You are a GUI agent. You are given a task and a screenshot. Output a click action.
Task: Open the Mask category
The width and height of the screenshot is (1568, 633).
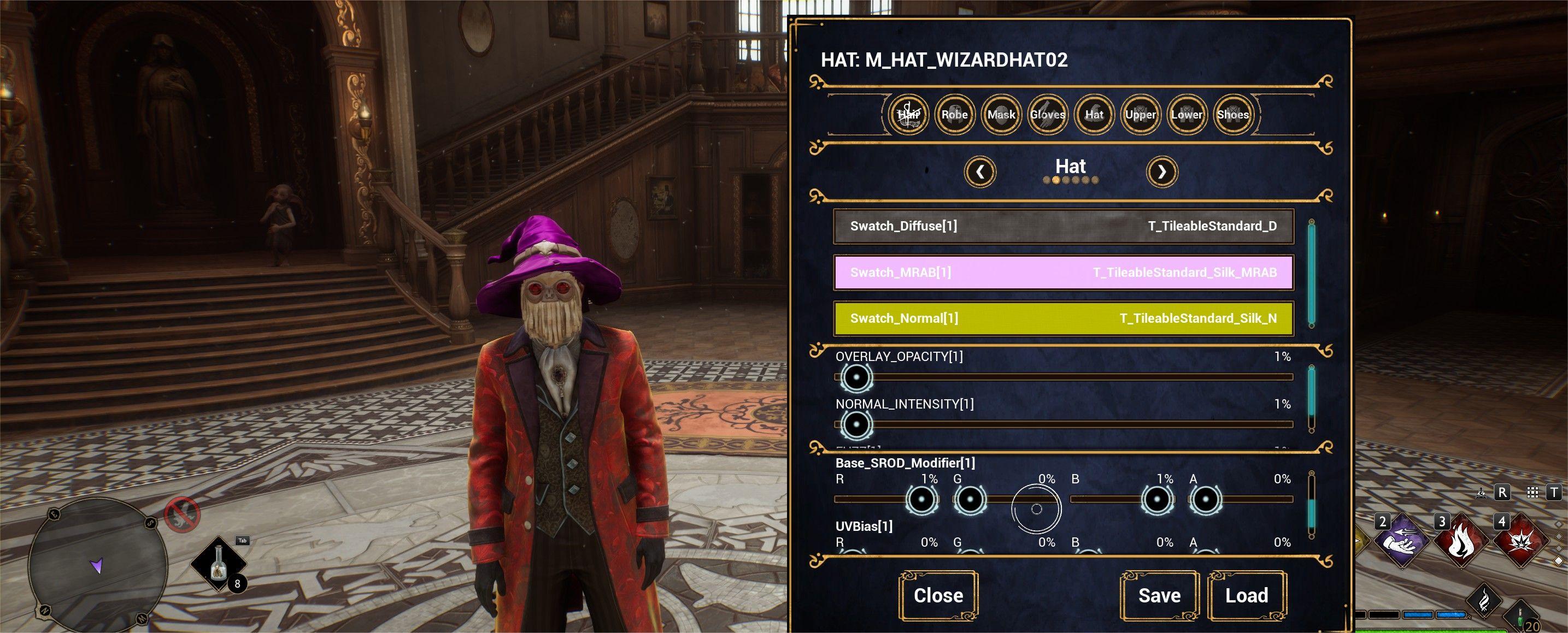pos(1001,114)
